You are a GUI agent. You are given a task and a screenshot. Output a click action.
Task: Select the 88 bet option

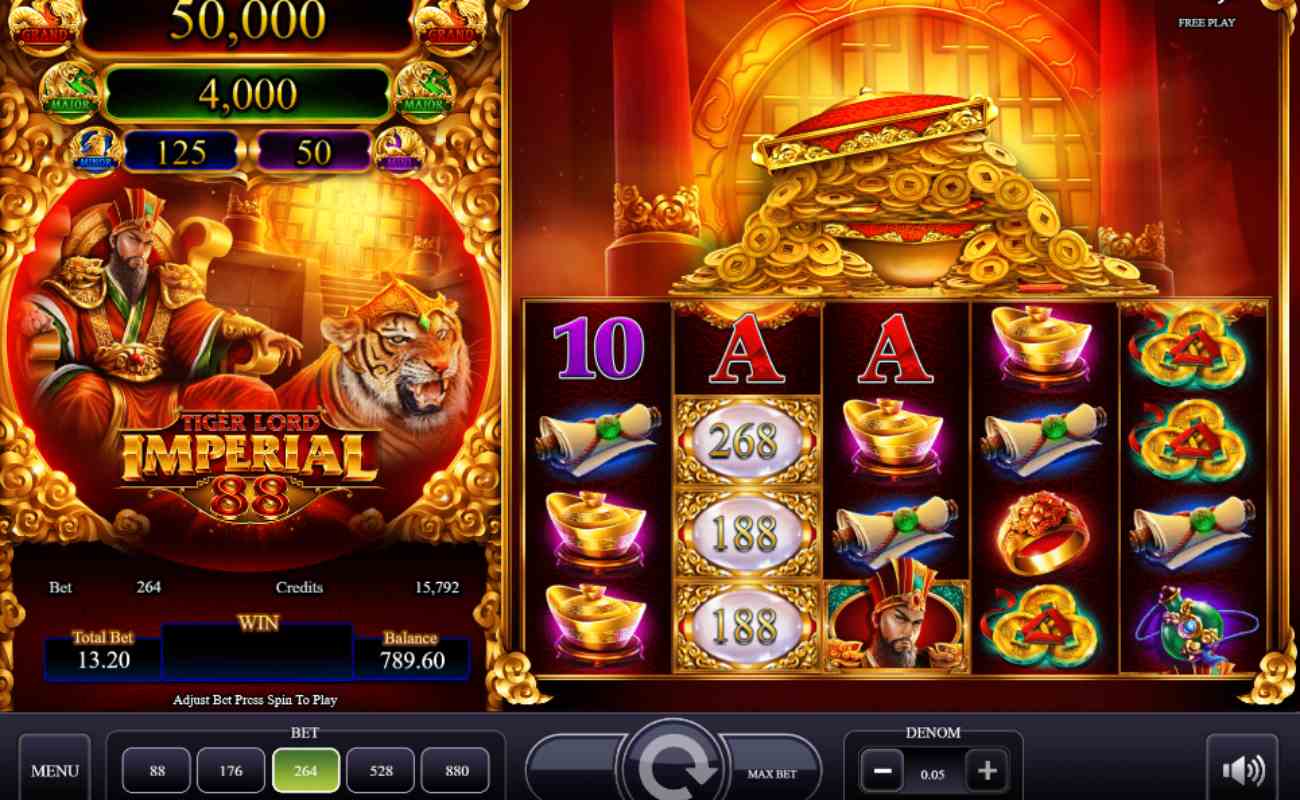[155, 770]
